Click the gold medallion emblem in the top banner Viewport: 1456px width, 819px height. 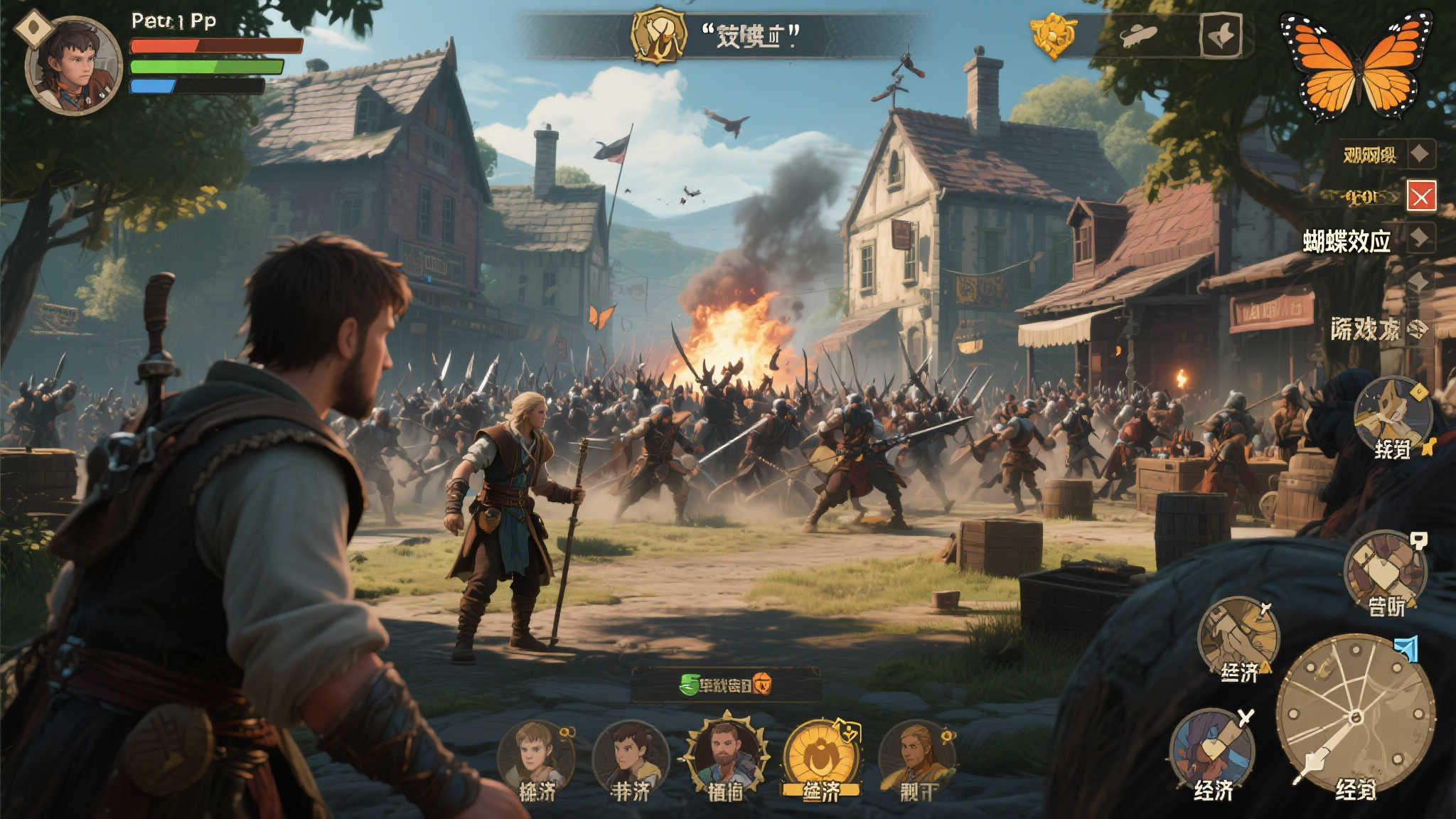(x=659, y=35)
